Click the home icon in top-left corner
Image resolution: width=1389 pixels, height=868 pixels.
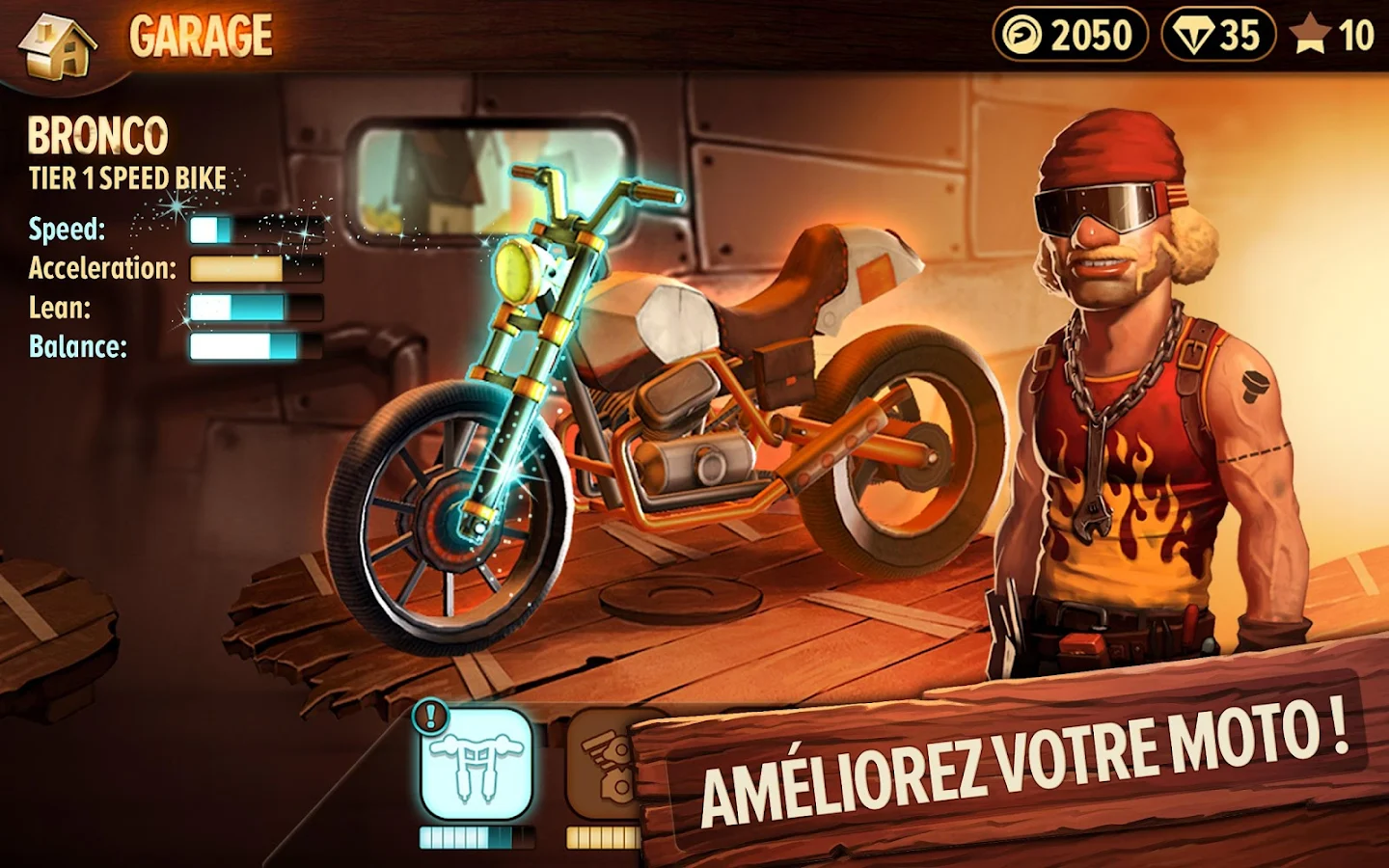click(x=55, y=45)
